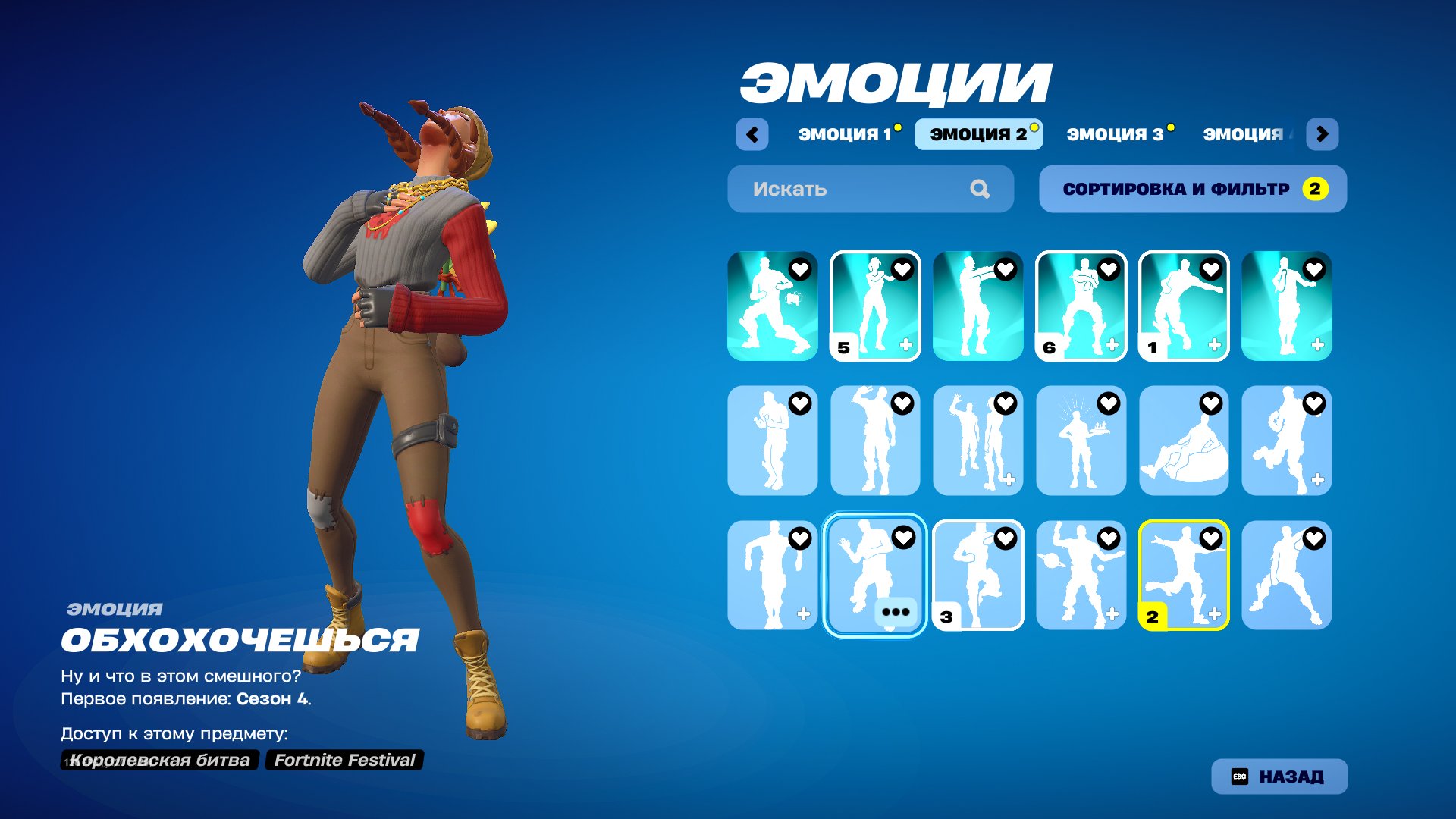Click the right arrow to scroll emote slots

pos(1322,133)
